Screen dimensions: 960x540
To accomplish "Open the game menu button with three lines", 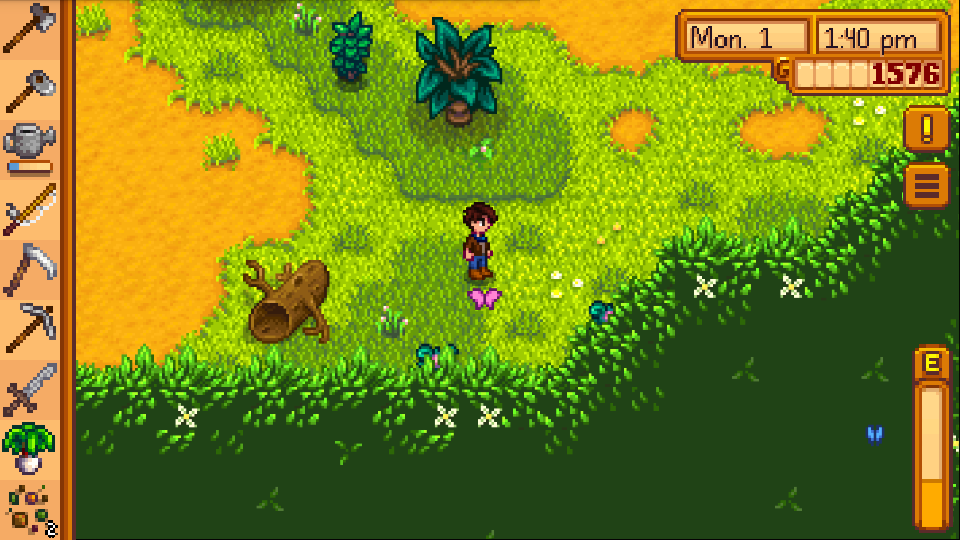I will (926, 186).
